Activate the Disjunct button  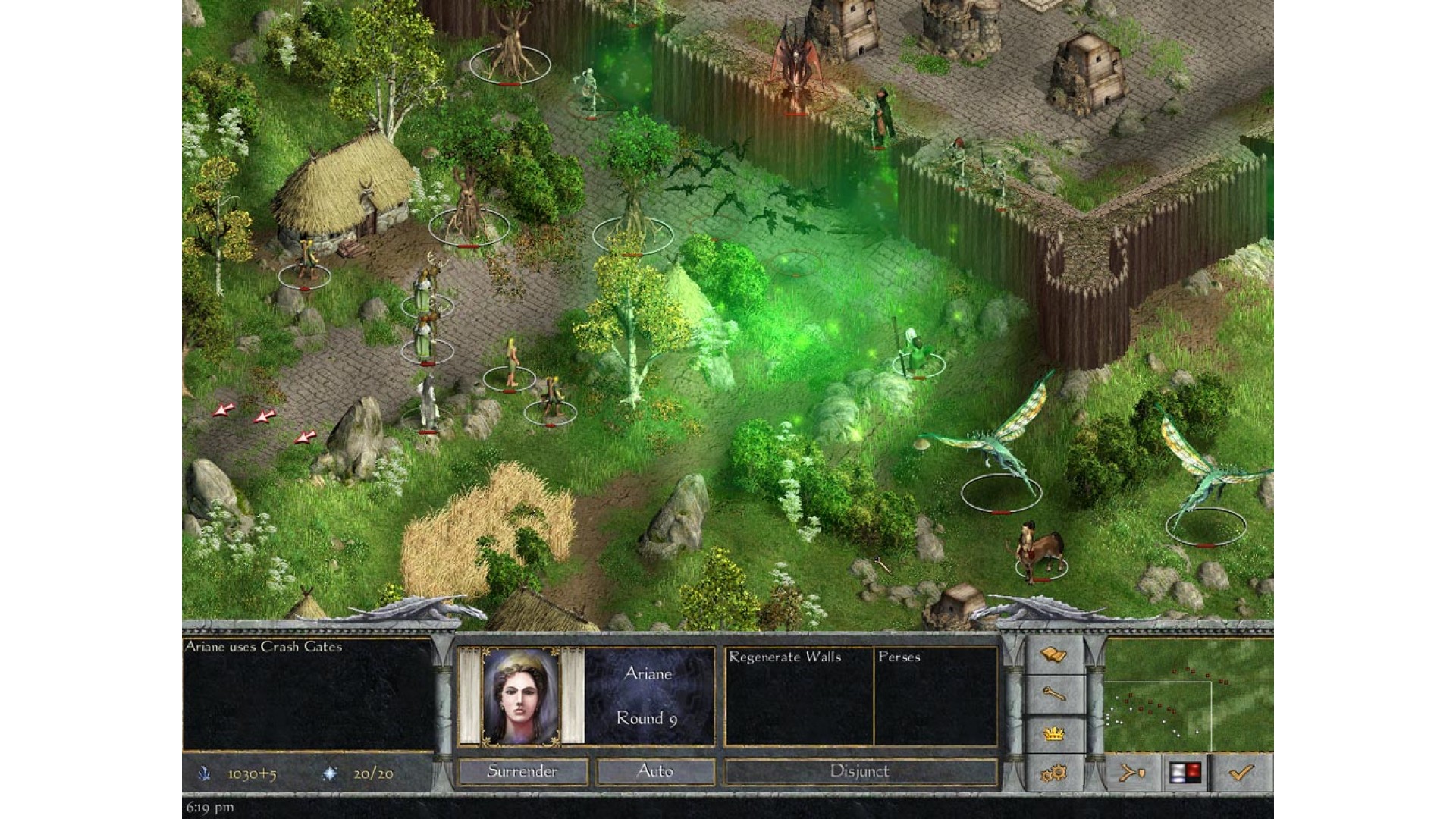click(x=859, y=772)
